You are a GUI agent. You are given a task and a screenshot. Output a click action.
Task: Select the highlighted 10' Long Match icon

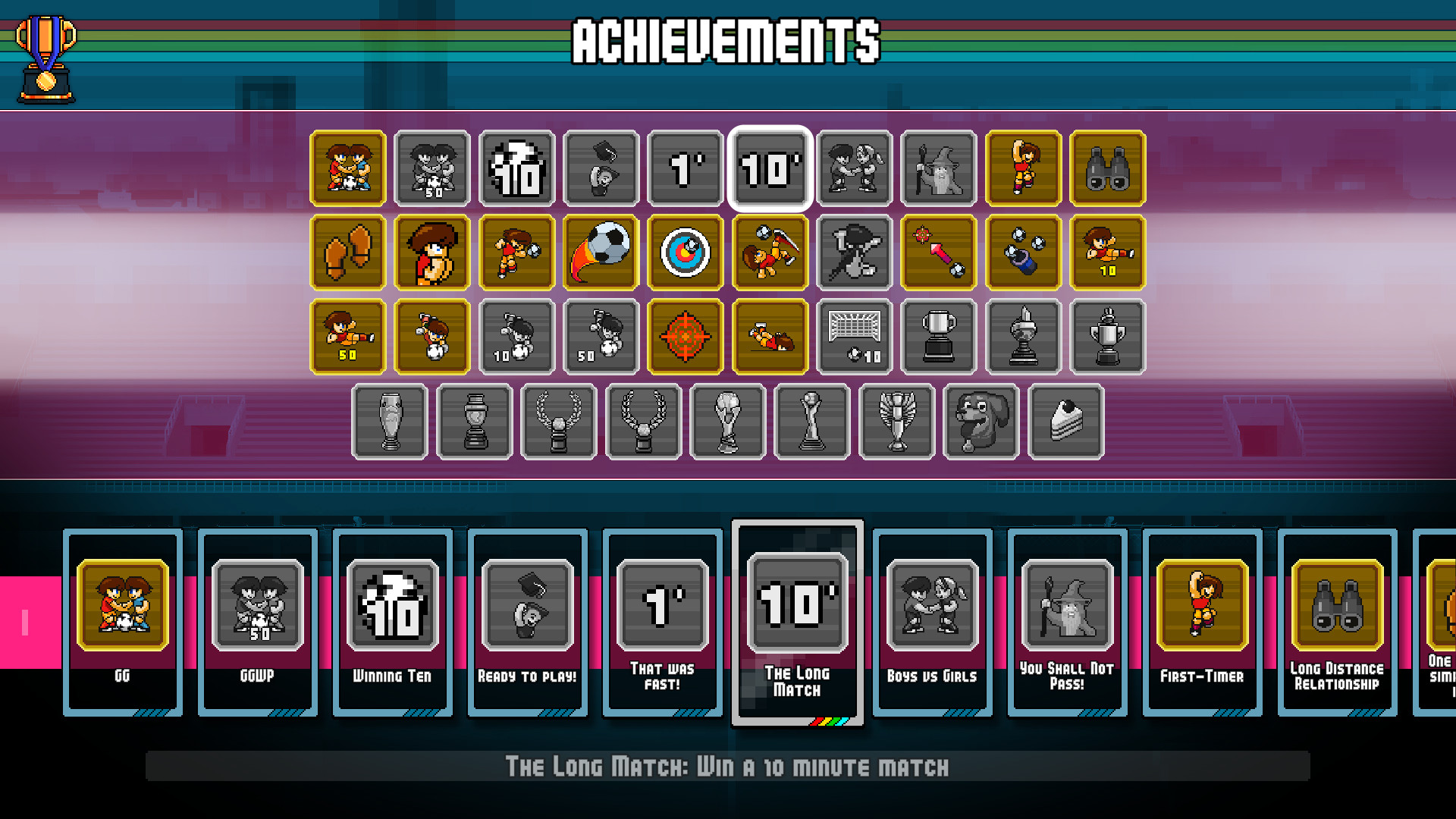[770, 168]
